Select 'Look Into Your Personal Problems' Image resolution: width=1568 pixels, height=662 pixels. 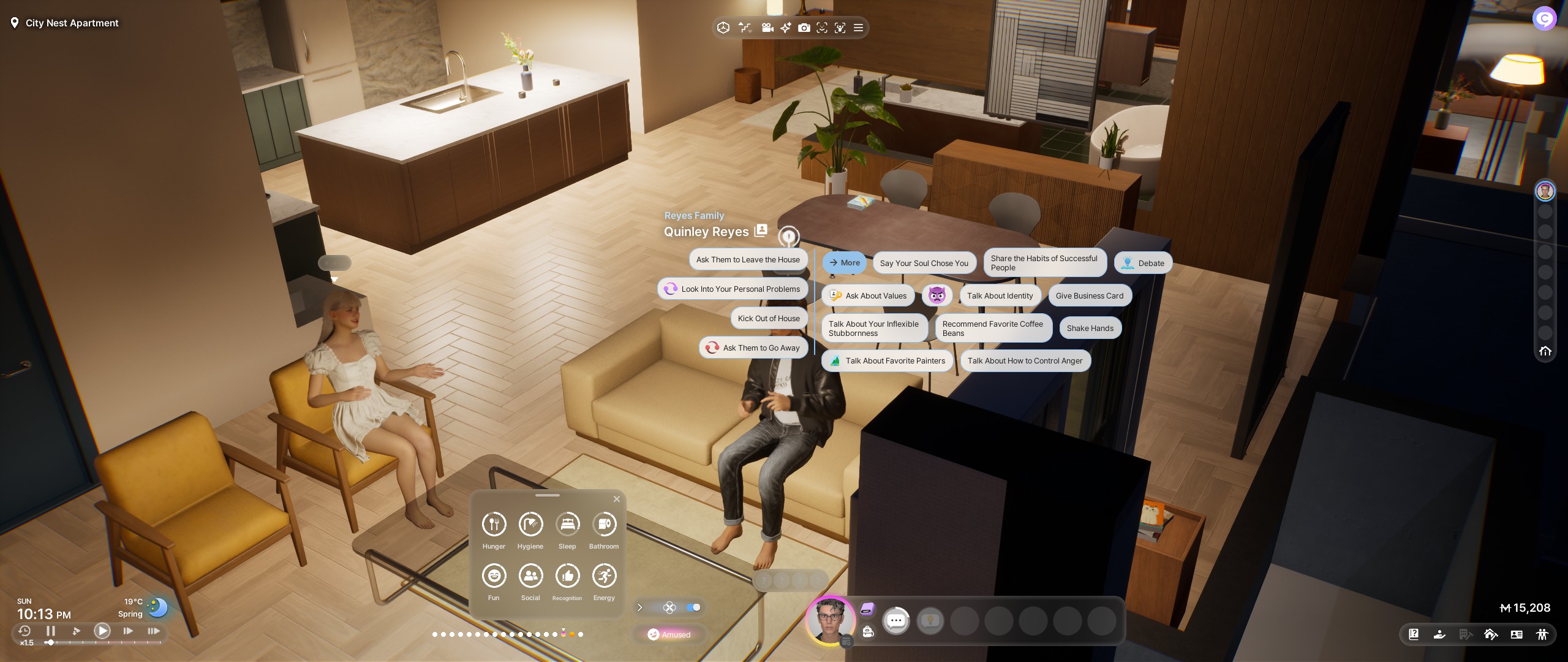point(733,289)
